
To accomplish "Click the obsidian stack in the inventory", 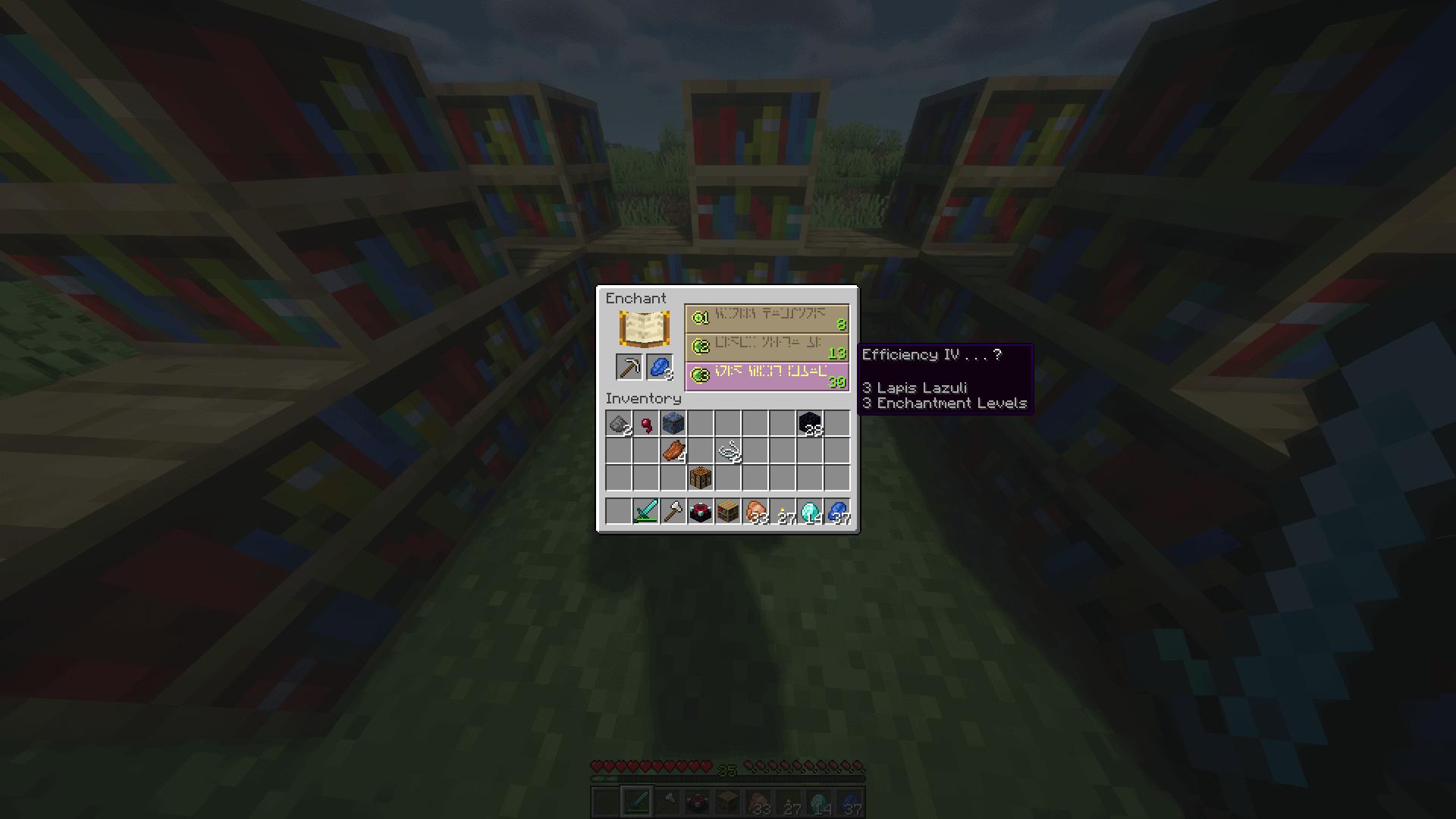I will pyautogui.click(x=808, y=424).
